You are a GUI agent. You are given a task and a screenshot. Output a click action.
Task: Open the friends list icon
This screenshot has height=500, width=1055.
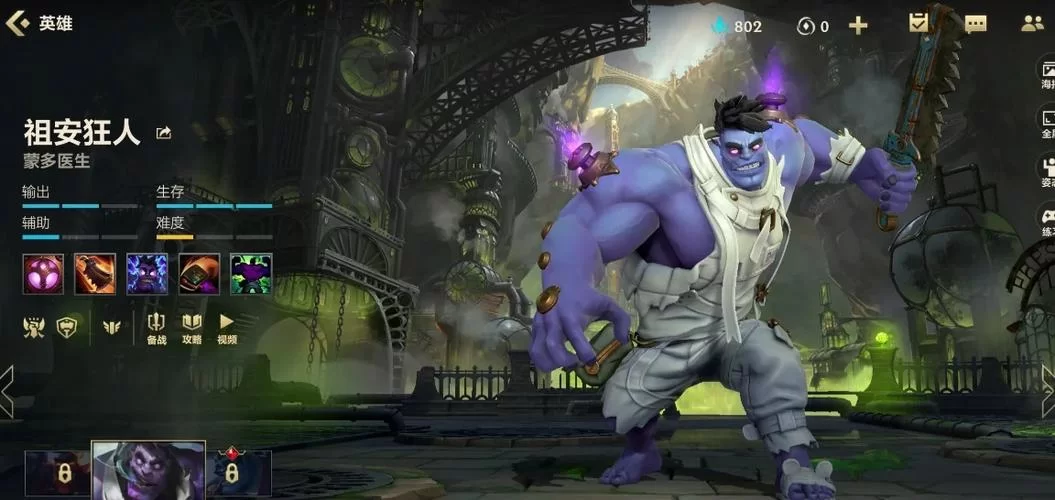1033,25
